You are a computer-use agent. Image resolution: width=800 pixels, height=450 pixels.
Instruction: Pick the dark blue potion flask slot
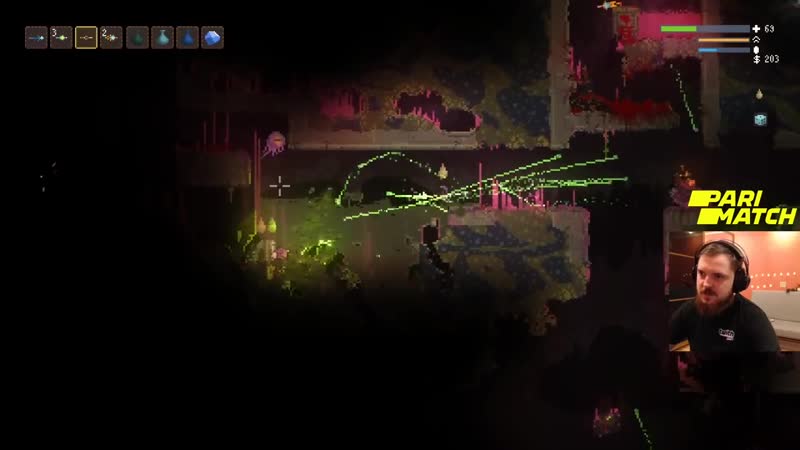(187, 38)
